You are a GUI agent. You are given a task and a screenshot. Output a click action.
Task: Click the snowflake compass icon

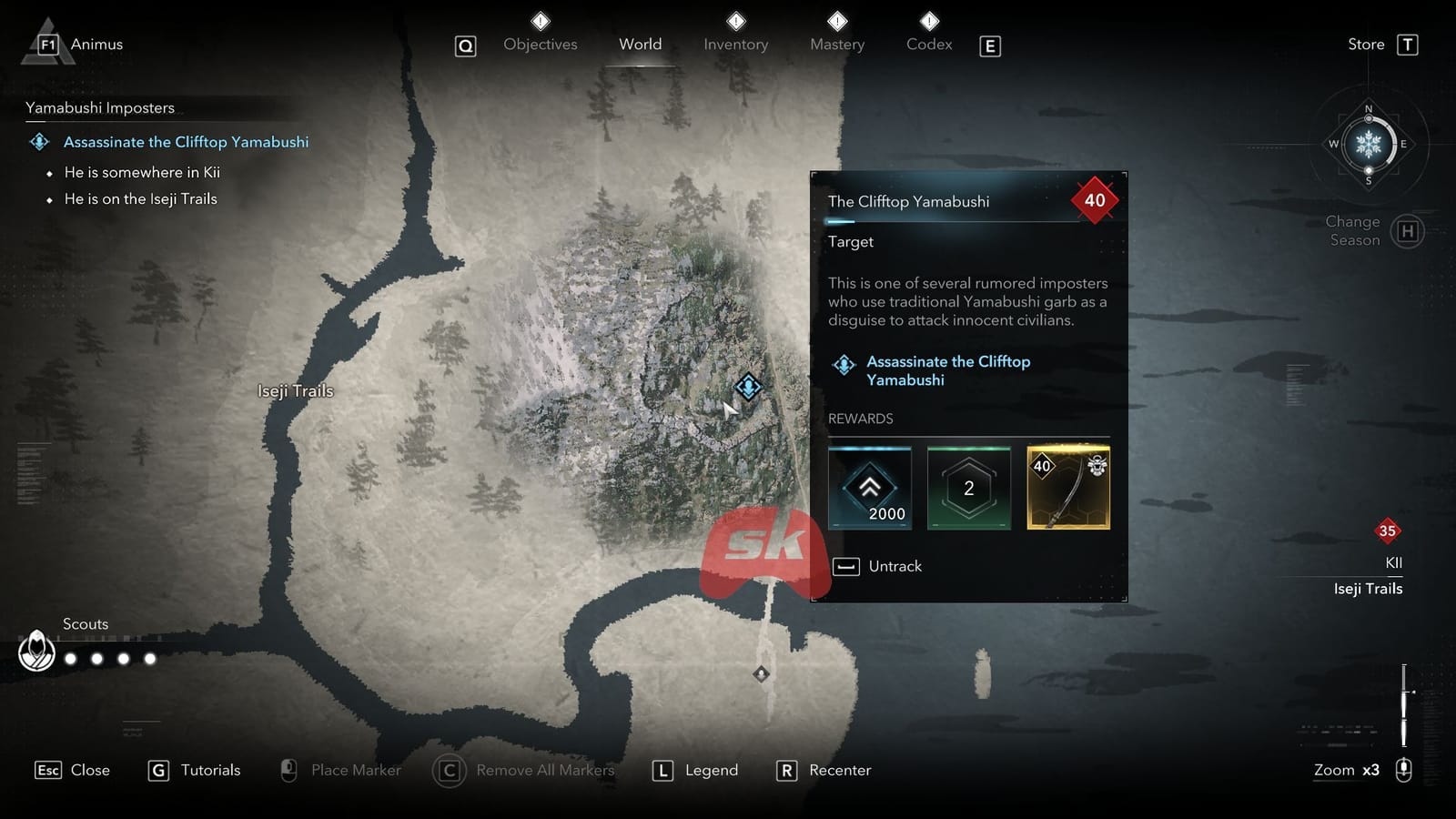[x=1368, y=144]
